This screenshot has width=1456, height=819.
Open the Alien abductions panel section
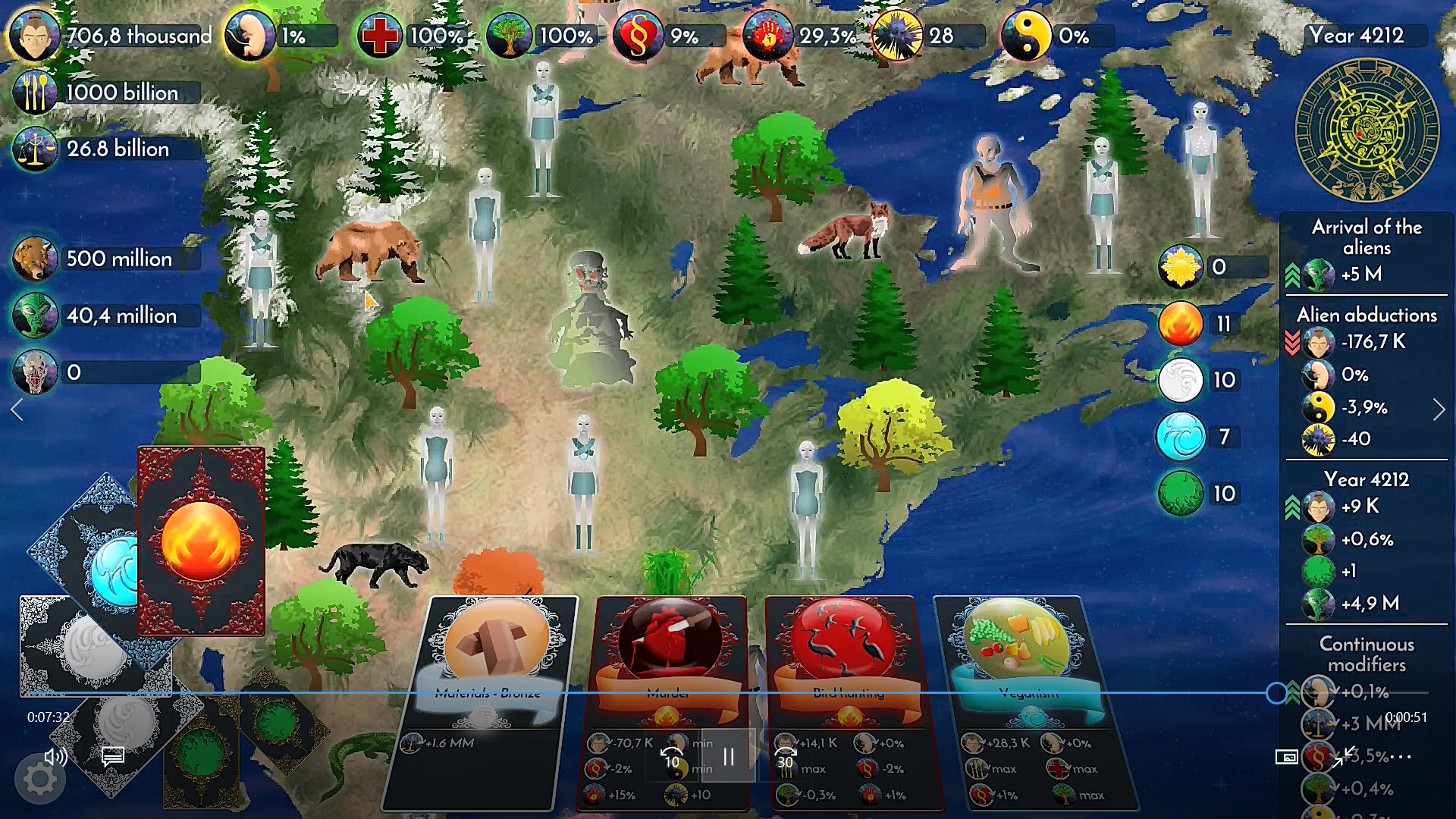(1366, 315)
